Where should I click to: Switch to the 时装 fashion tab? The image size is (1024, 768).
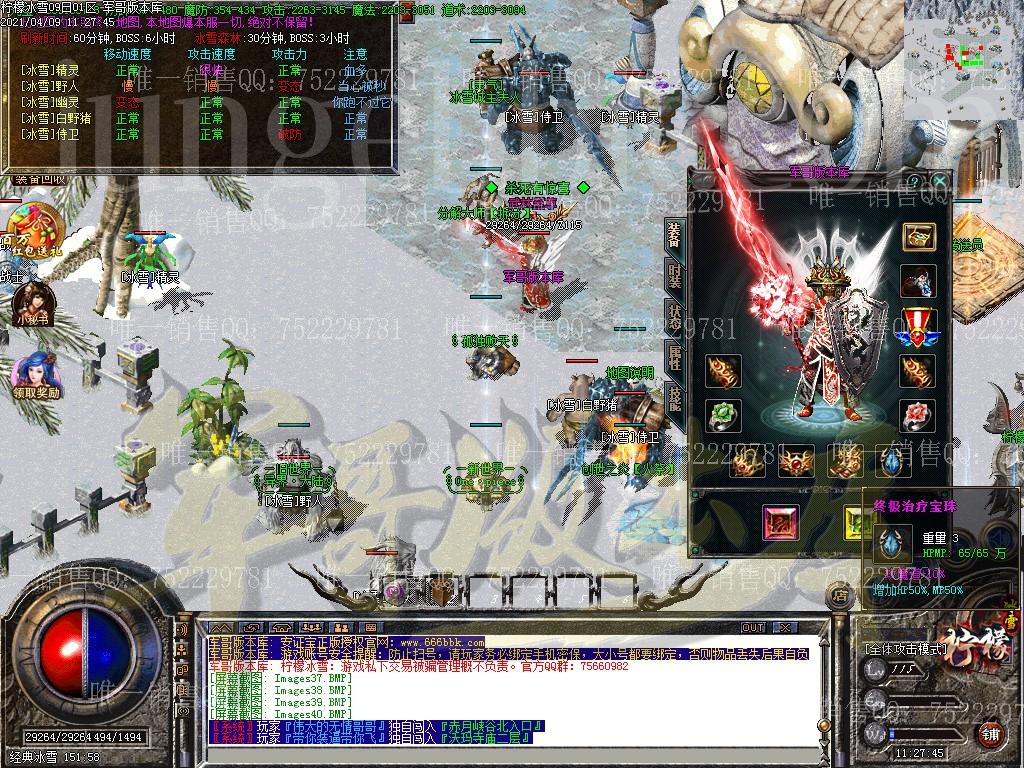675,276
